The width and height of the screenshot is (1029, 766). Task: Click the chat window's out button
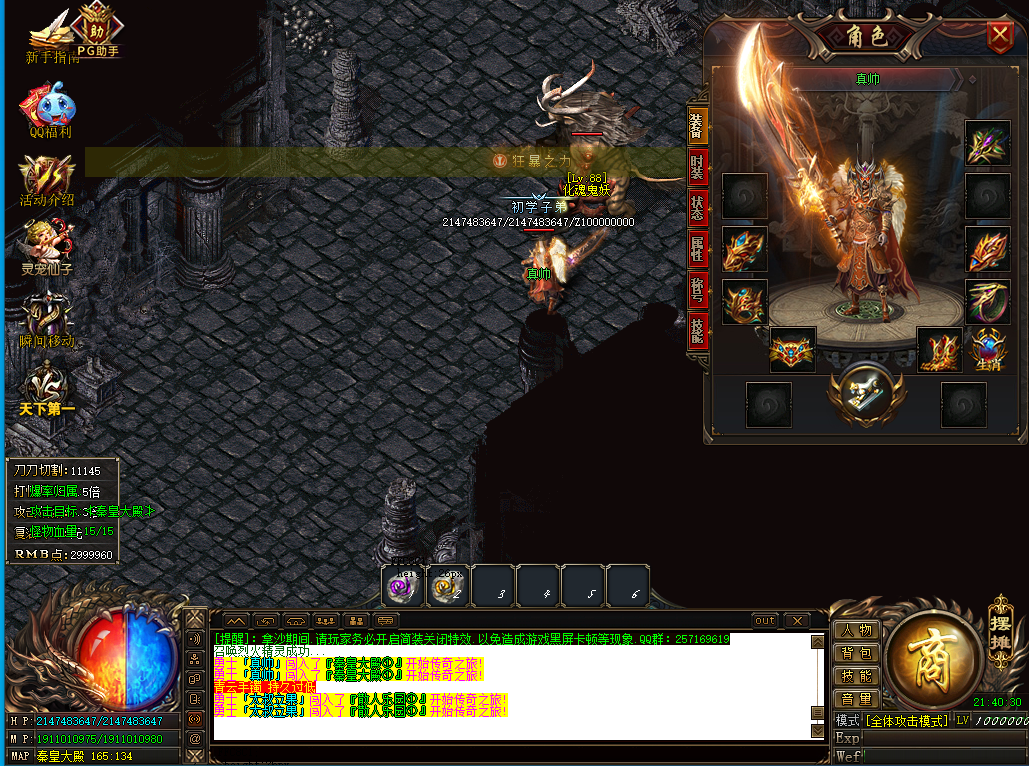[765, 621]
